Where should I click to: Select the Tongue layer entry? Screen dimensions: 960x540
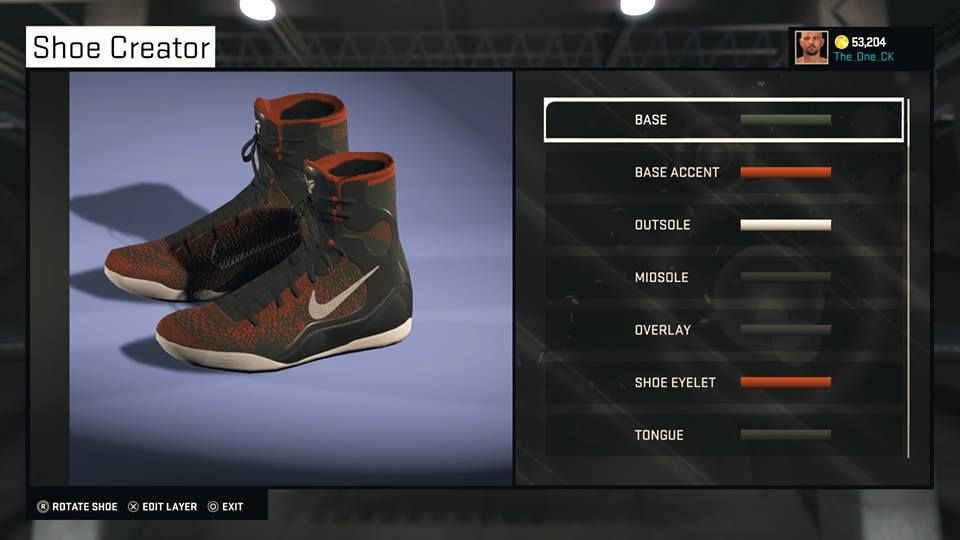pyautogui.click(x=723, y=435)
